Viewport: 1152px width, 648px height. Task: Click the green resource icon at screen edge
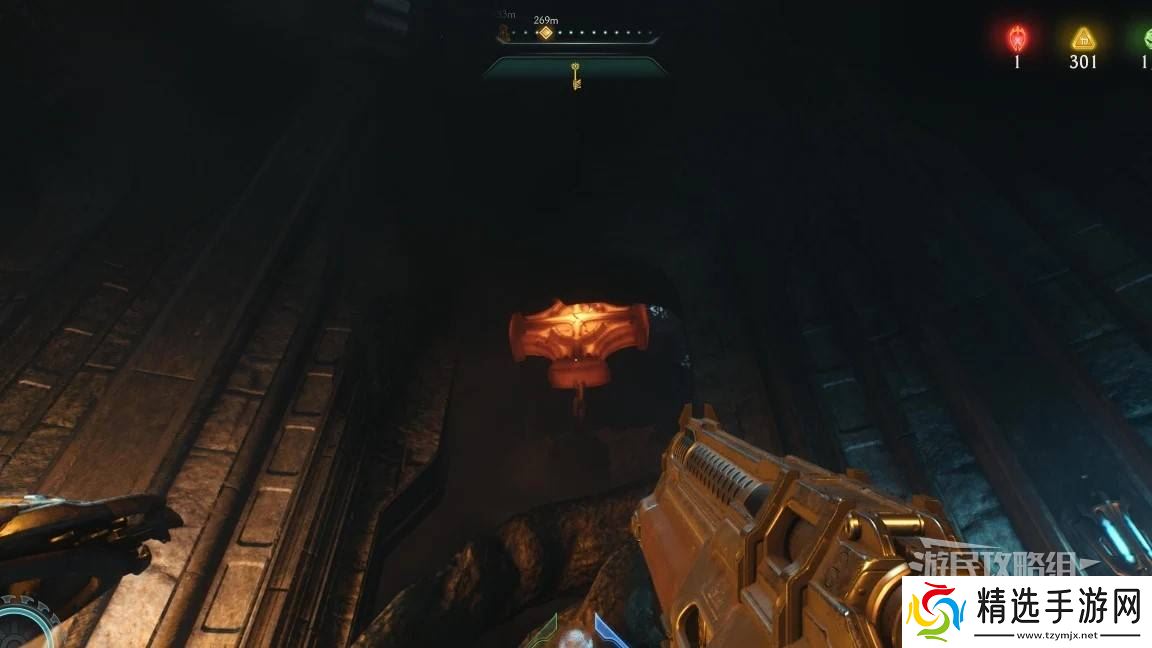point(1146,40)
